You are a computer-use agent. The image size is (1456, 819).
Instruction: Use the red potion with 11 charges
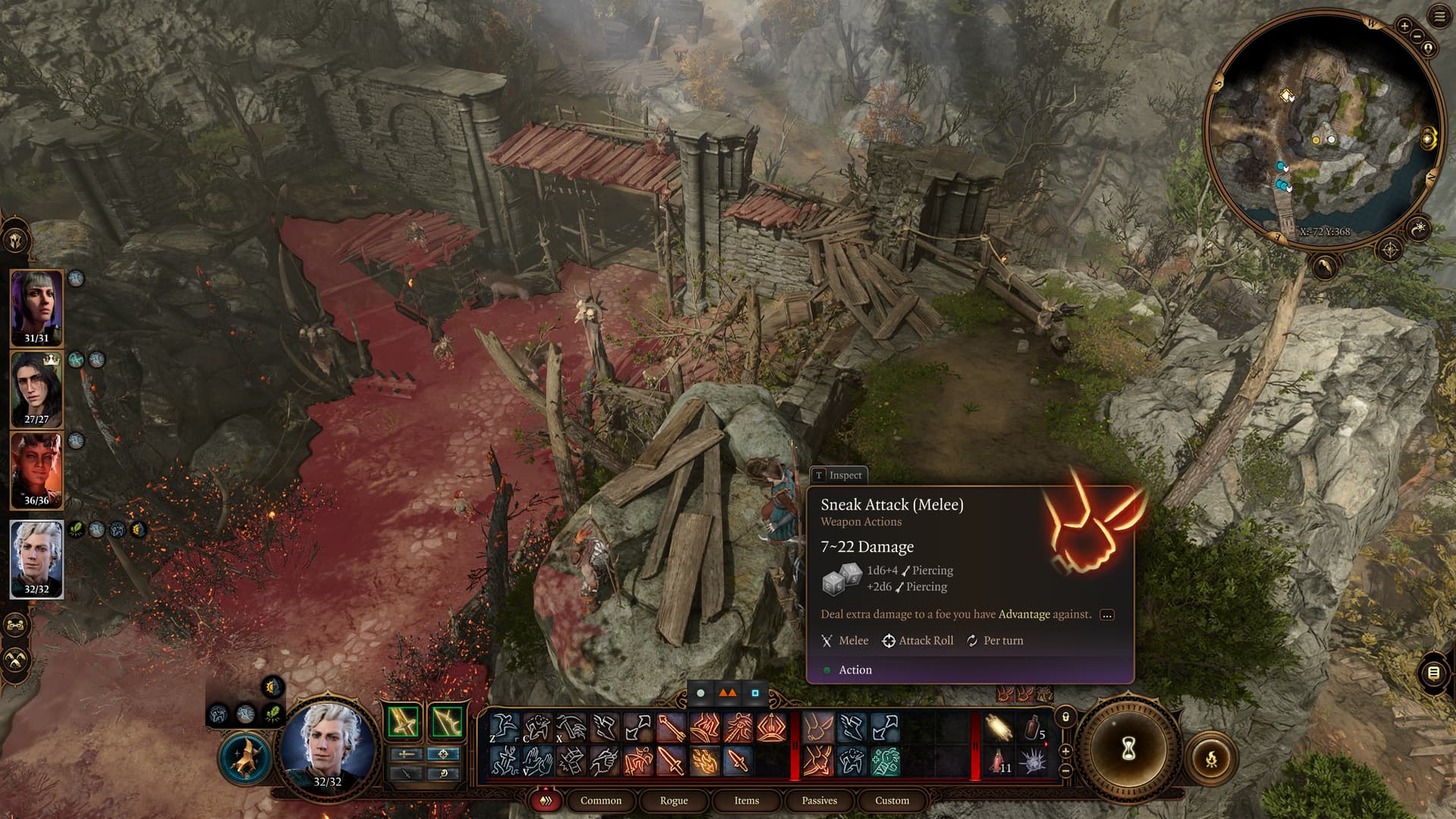pos(999,759)
